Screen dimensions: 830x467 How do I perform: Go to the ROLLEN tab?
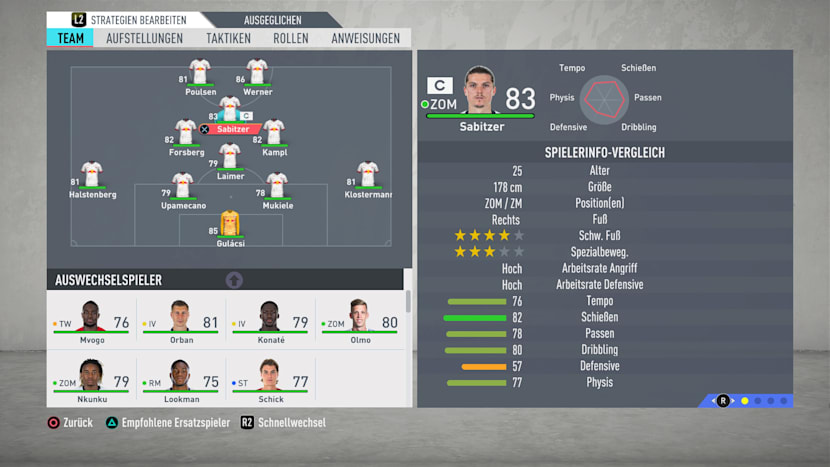coord(291,38)
